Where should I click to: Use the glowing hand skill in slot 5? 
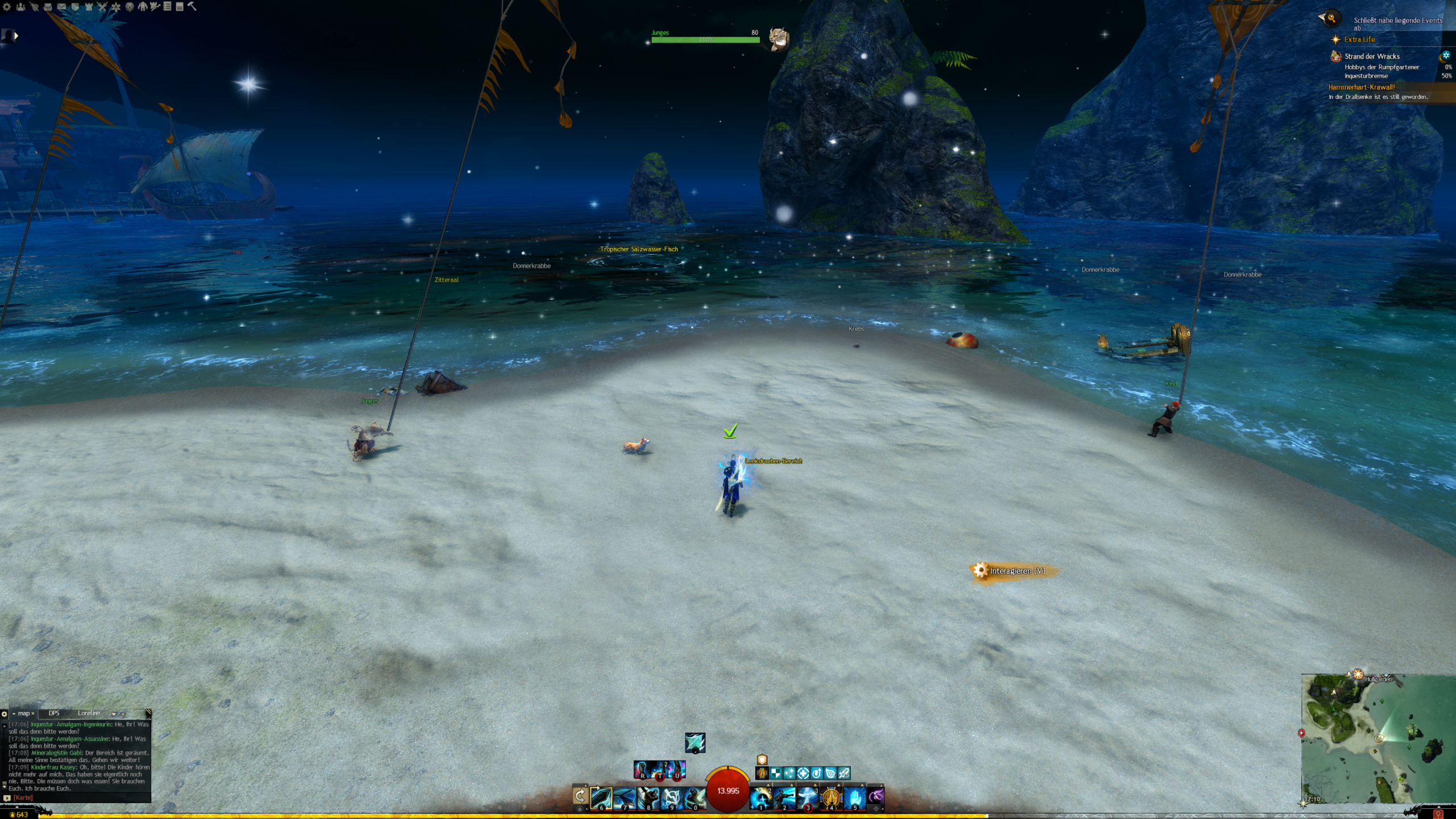click(854, 797)
